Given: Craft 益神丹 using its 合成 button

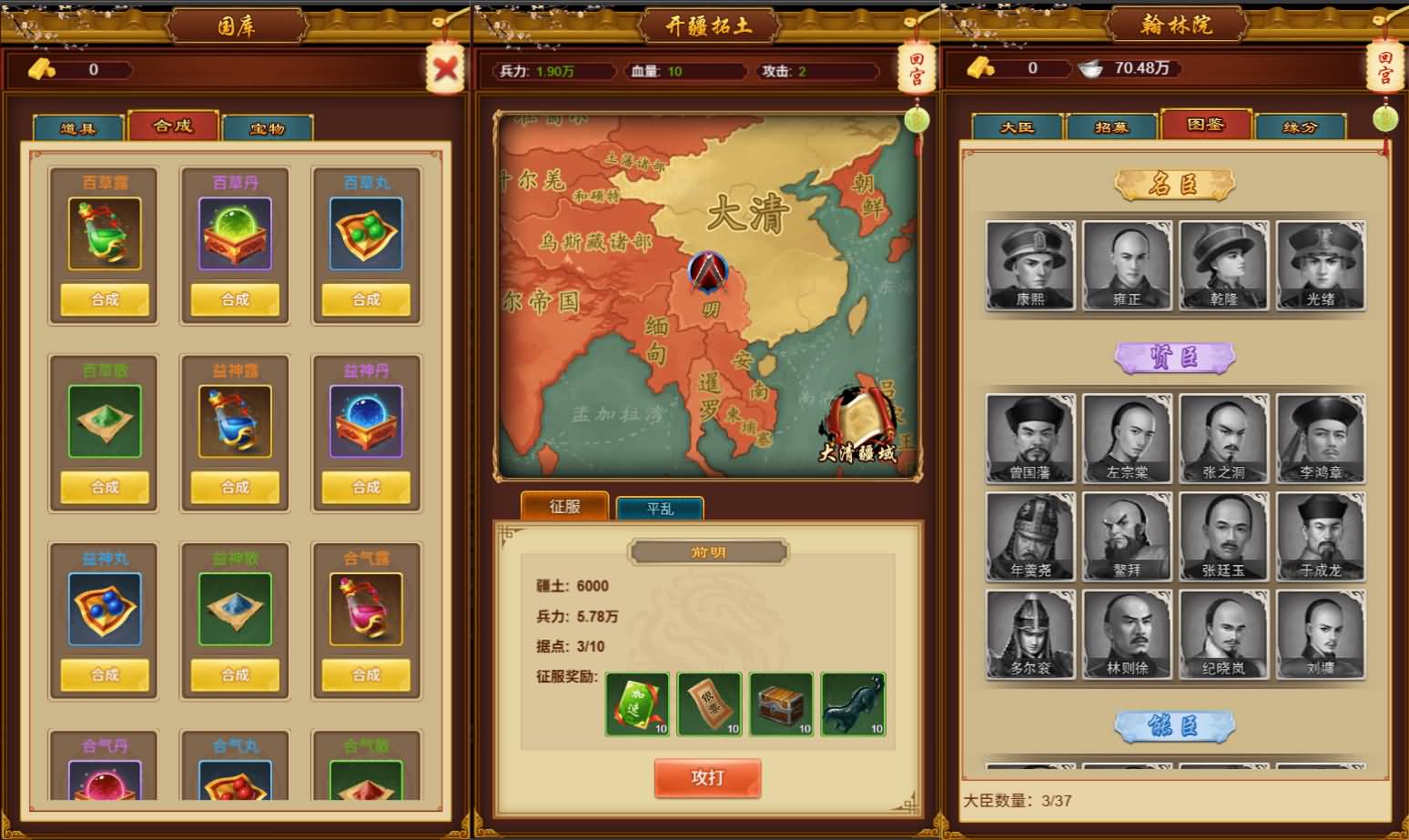Looking at the screenshot, I should [x=366, y=487].
